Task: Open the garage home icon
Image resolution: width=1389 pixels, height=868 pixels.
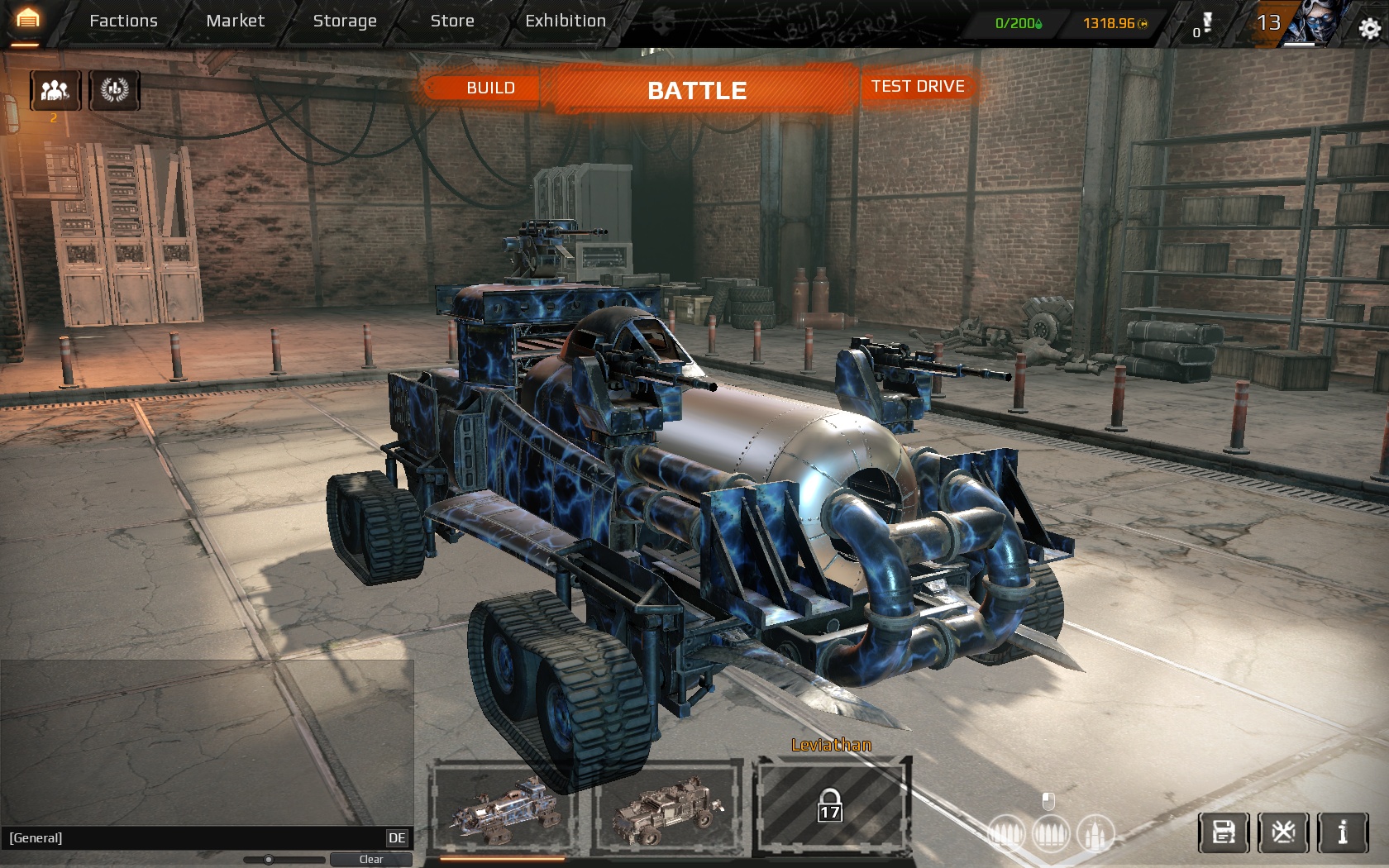Action: [27, 20]
